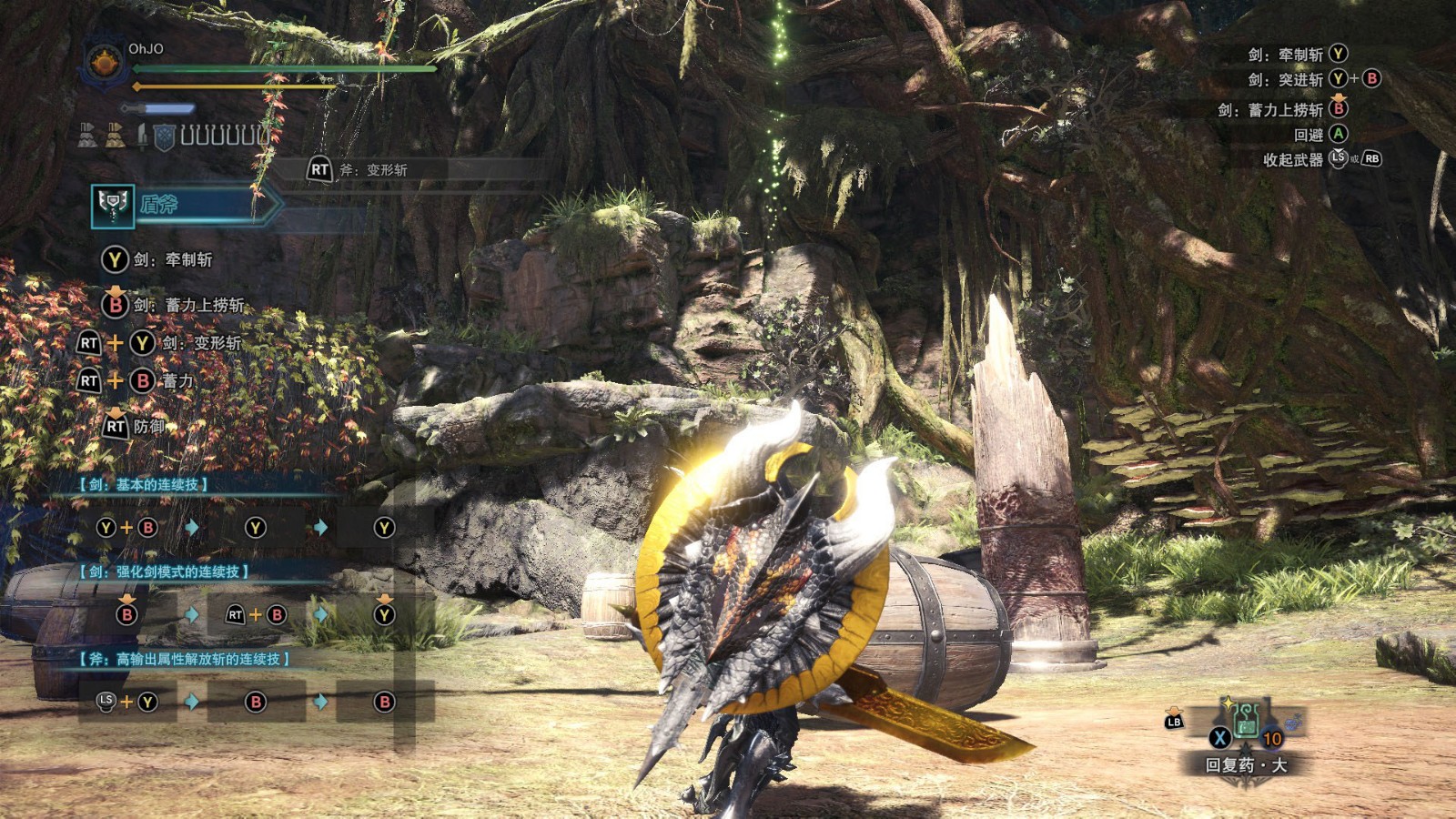Select the 回复药·大 item slot
Viewport: 1456px width, 819px height.
[1246, 722]
